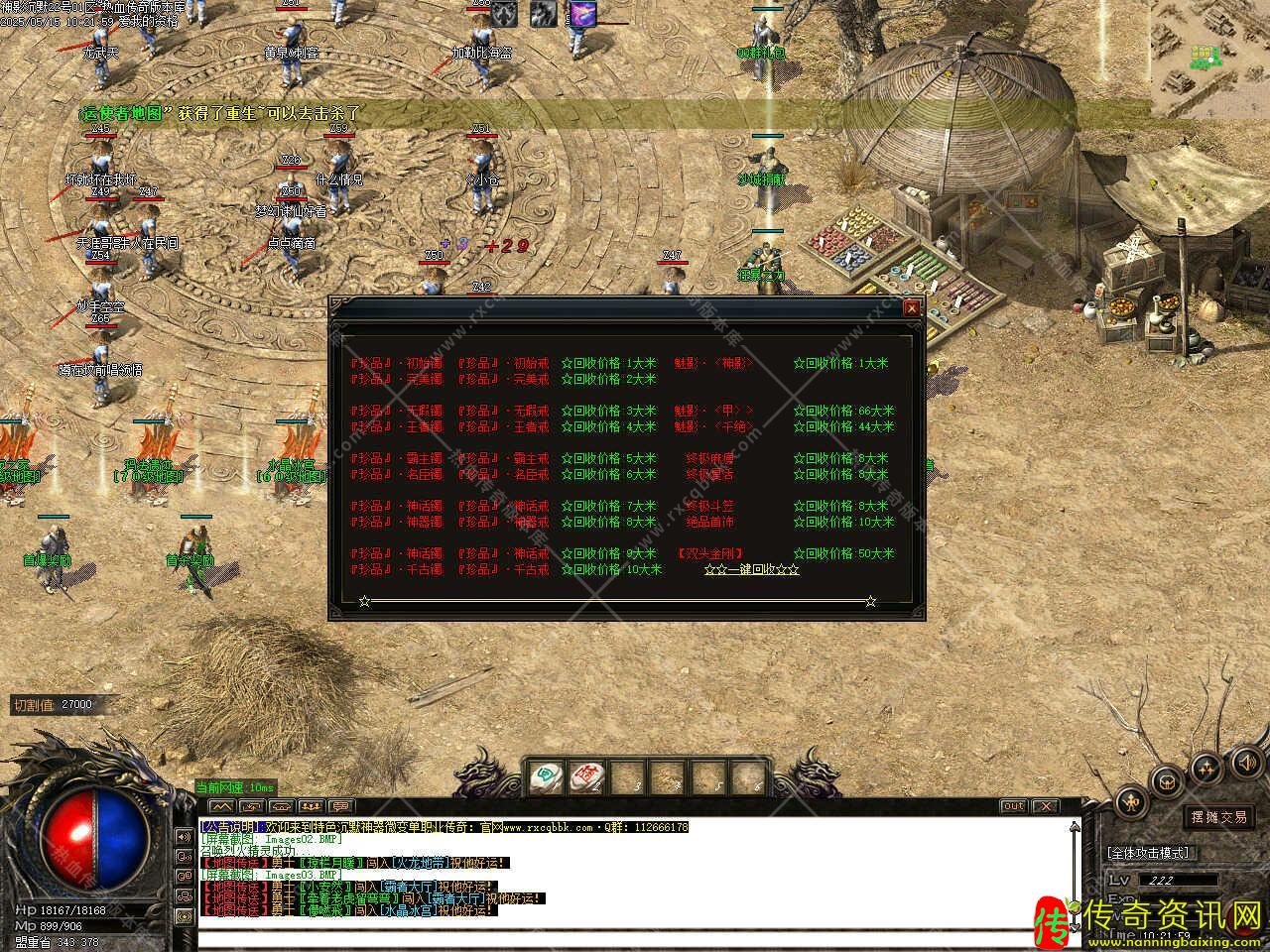Click the 一键回收 one-key recycle link
Image resolution: width=1270 pixels, height=952 pixels.
(x=751, y=570)
